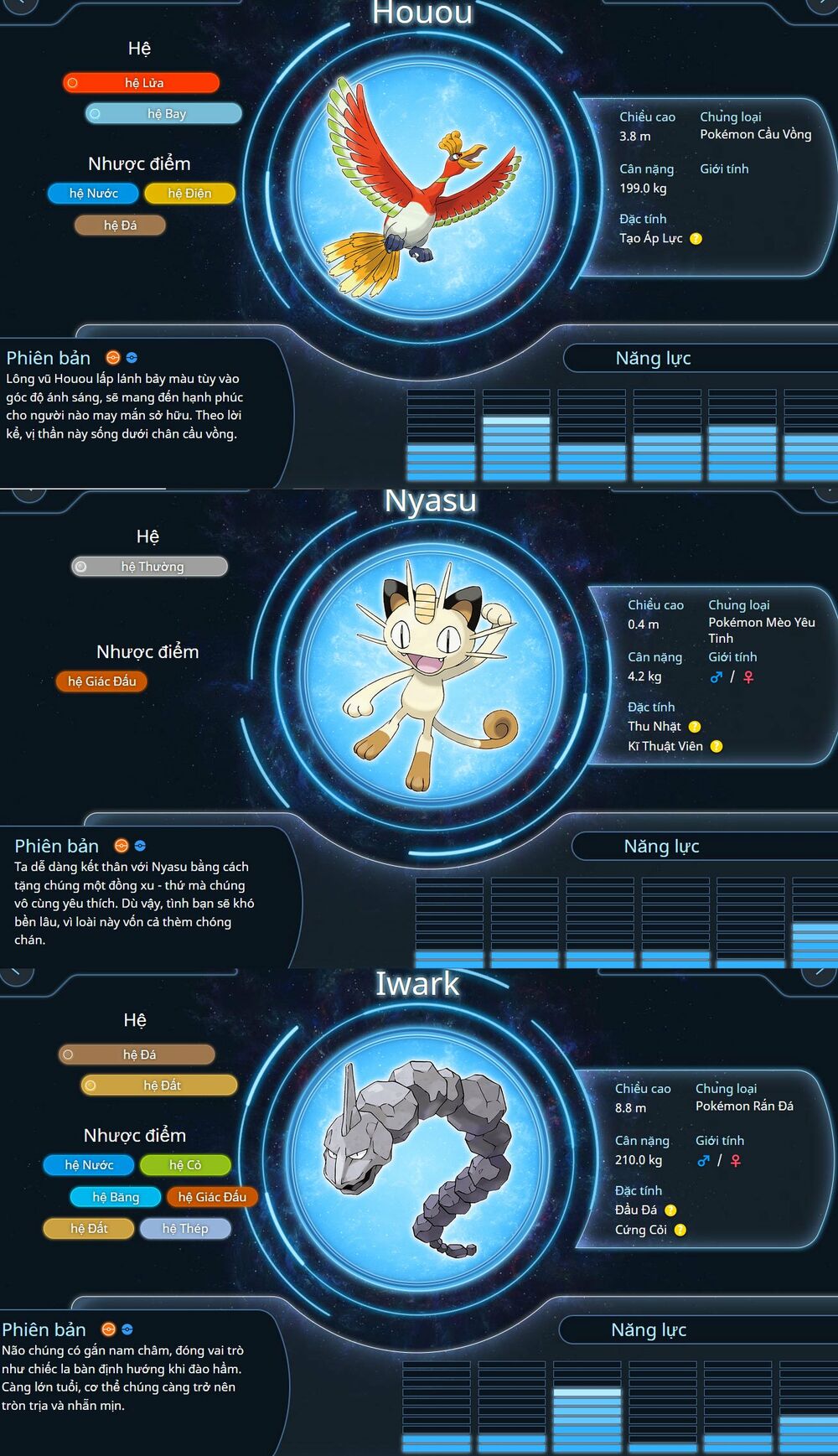Select the hệ Thường type pill
The width and height of the screenshot is (838, 1456).
(149, 567)
